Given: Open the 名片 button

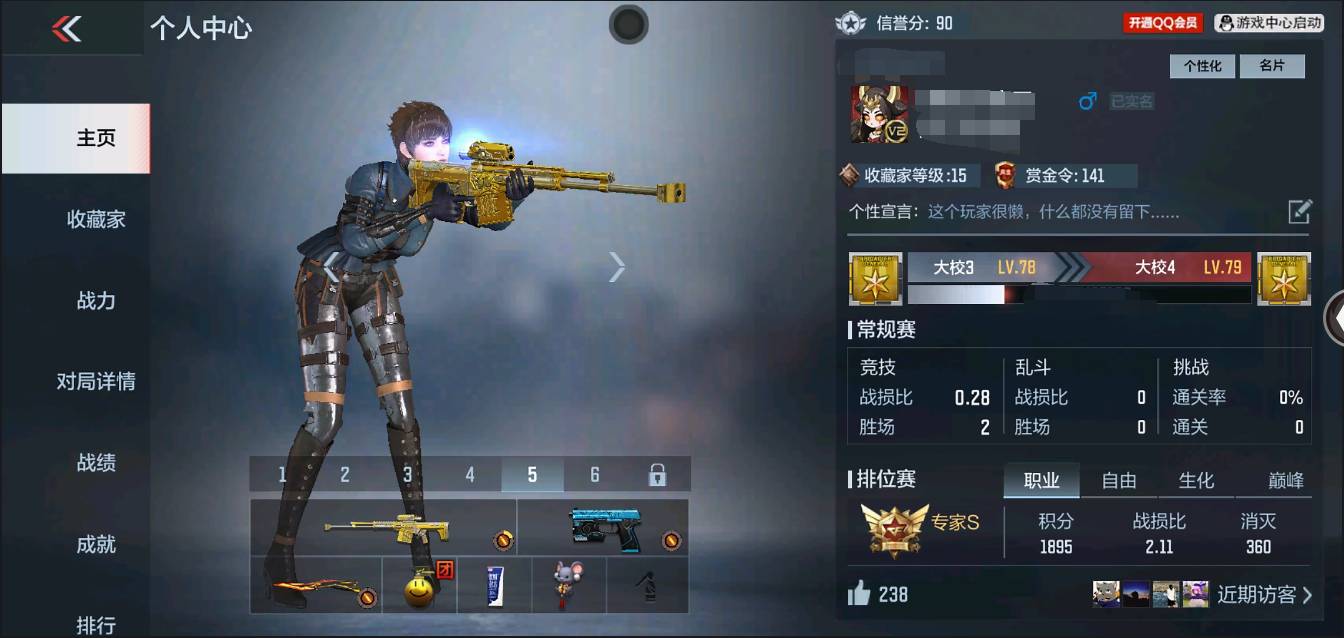Looking at the screenshot, I should 1272,66.
